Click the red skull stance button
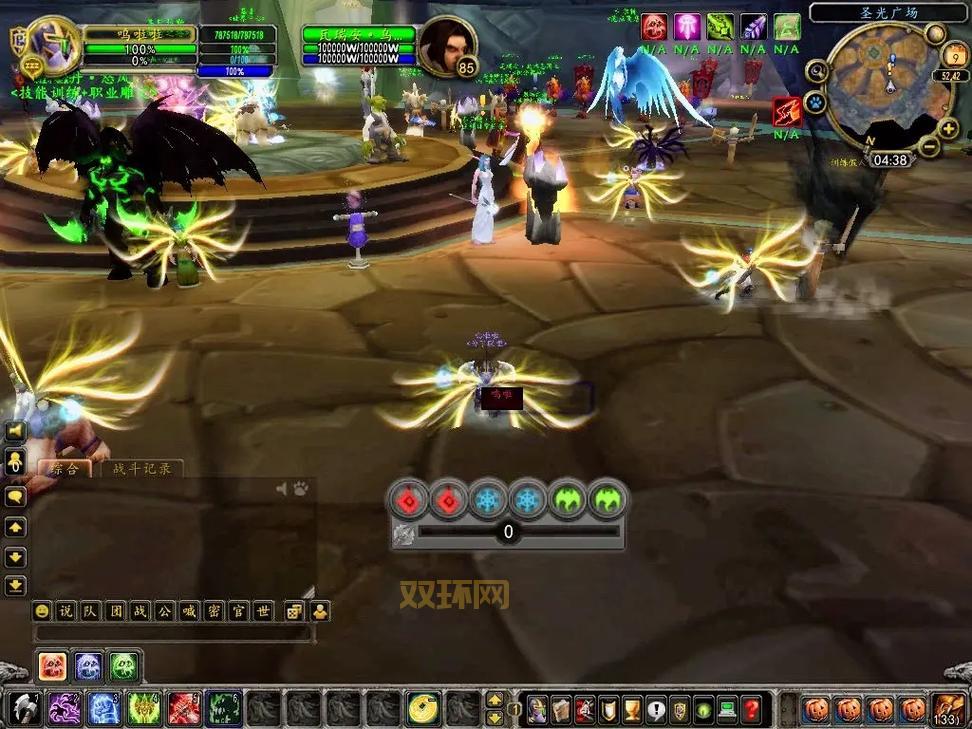The height and width of the screenshot is (729, 972). (53, 666)
